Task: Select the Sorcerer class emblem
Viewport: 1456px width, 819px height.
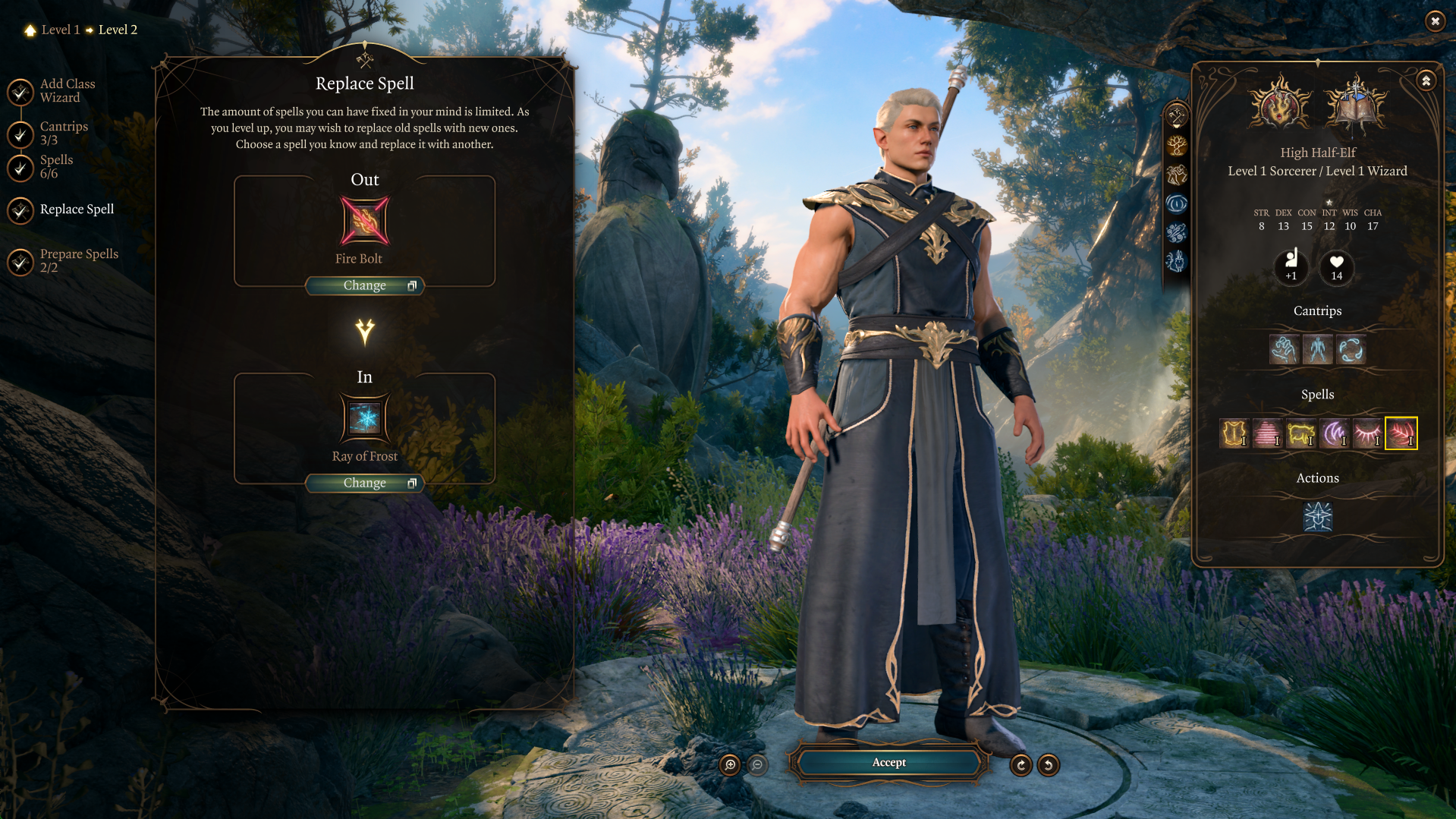Action: click(x=1281, y=106)
